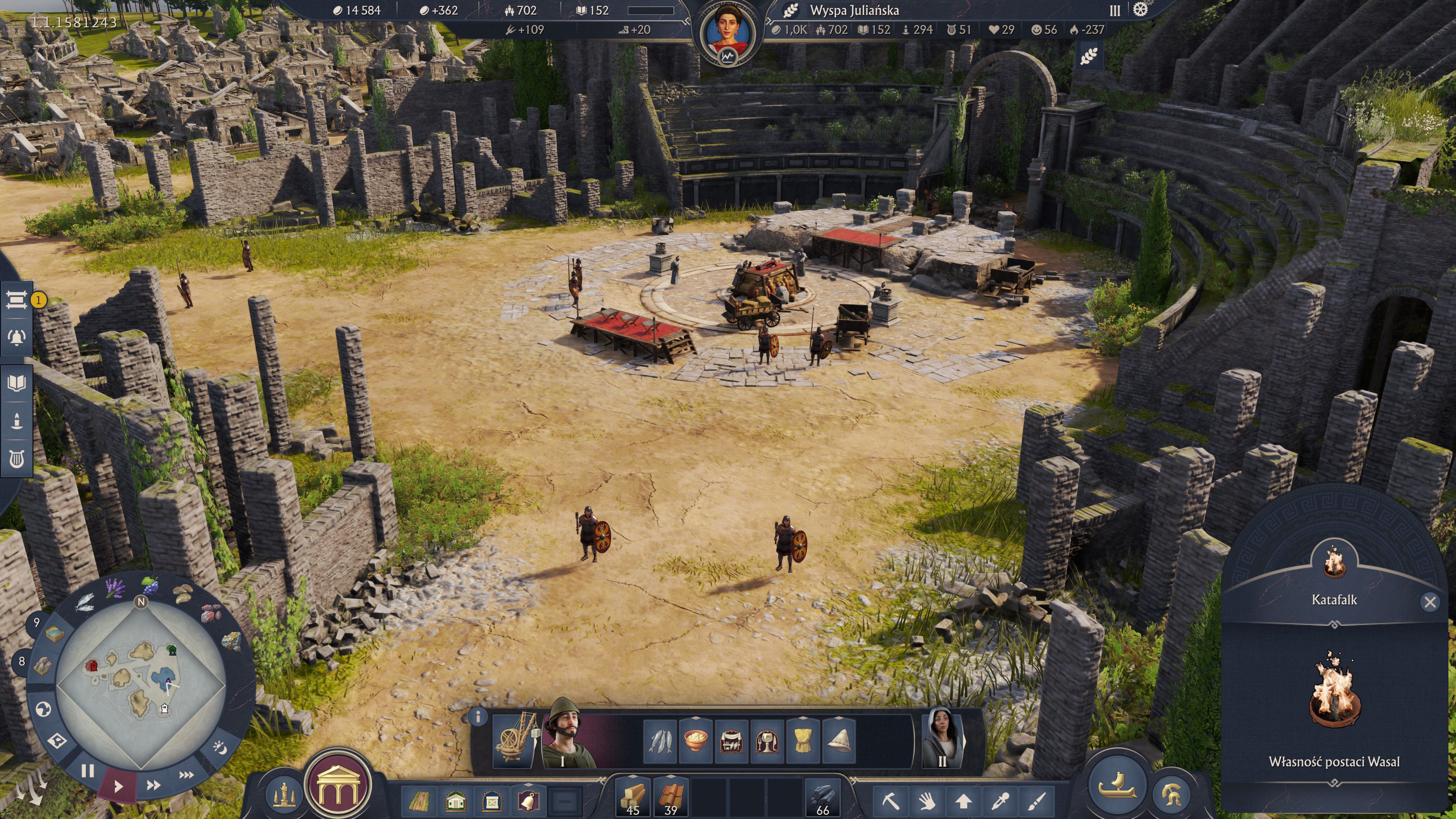This screenshot has height=819, width=1456.
Task: Close the Katafalk info panel
Action: [1430, 602]
